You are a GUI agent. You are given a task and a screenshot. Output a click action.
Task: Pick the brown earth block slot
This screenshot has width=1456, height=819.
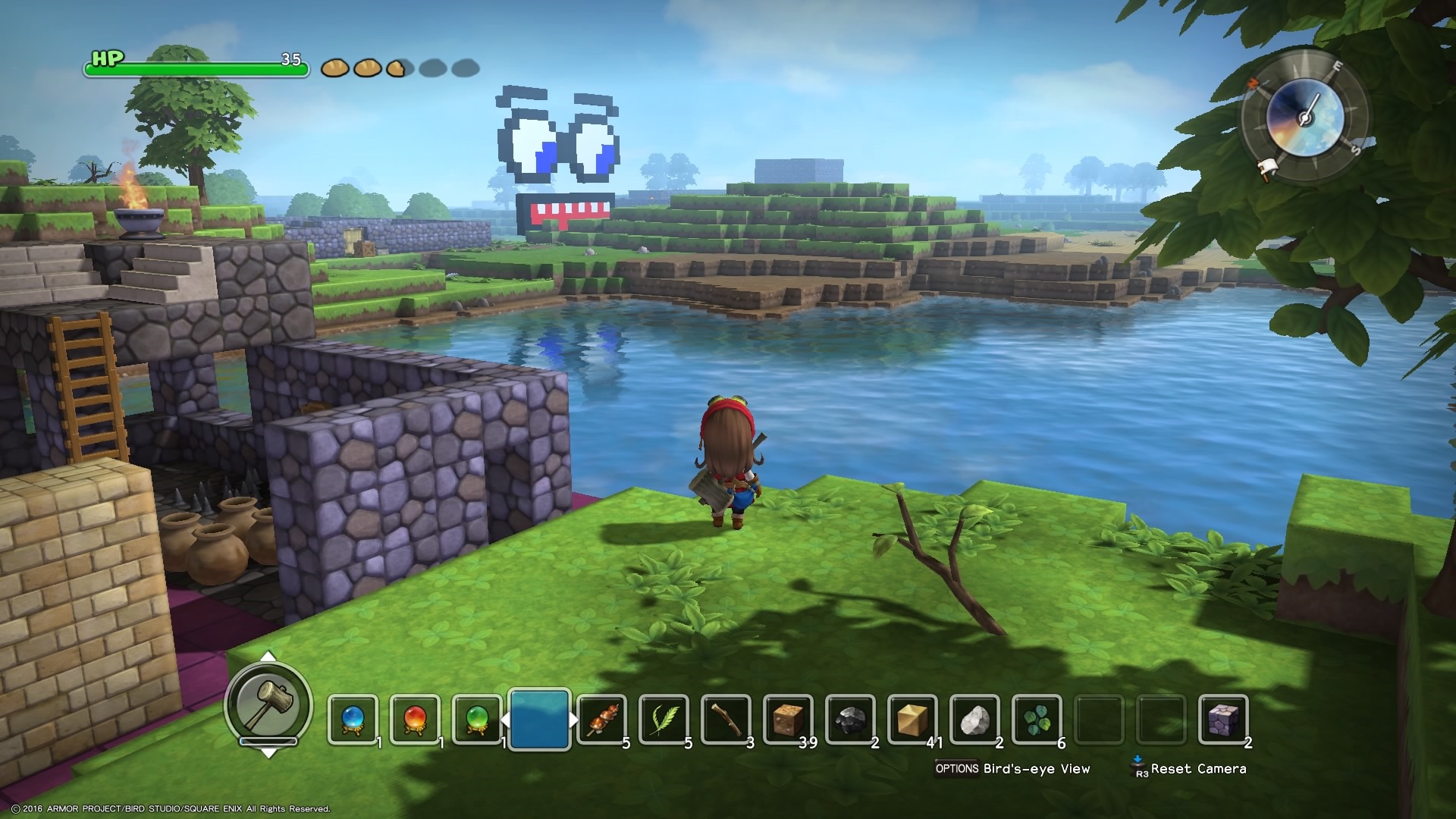point(788,719)
